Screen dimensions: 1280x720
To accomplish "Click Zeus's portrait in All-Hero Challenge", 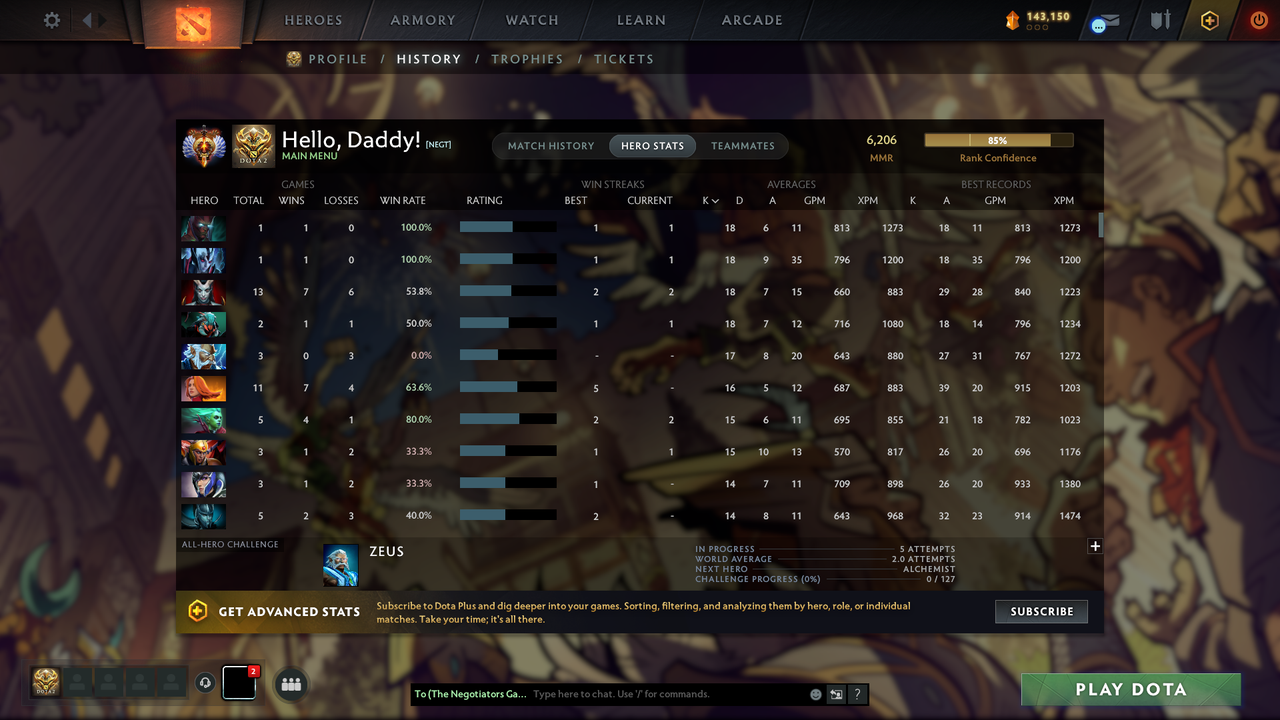I will [340, 564].
